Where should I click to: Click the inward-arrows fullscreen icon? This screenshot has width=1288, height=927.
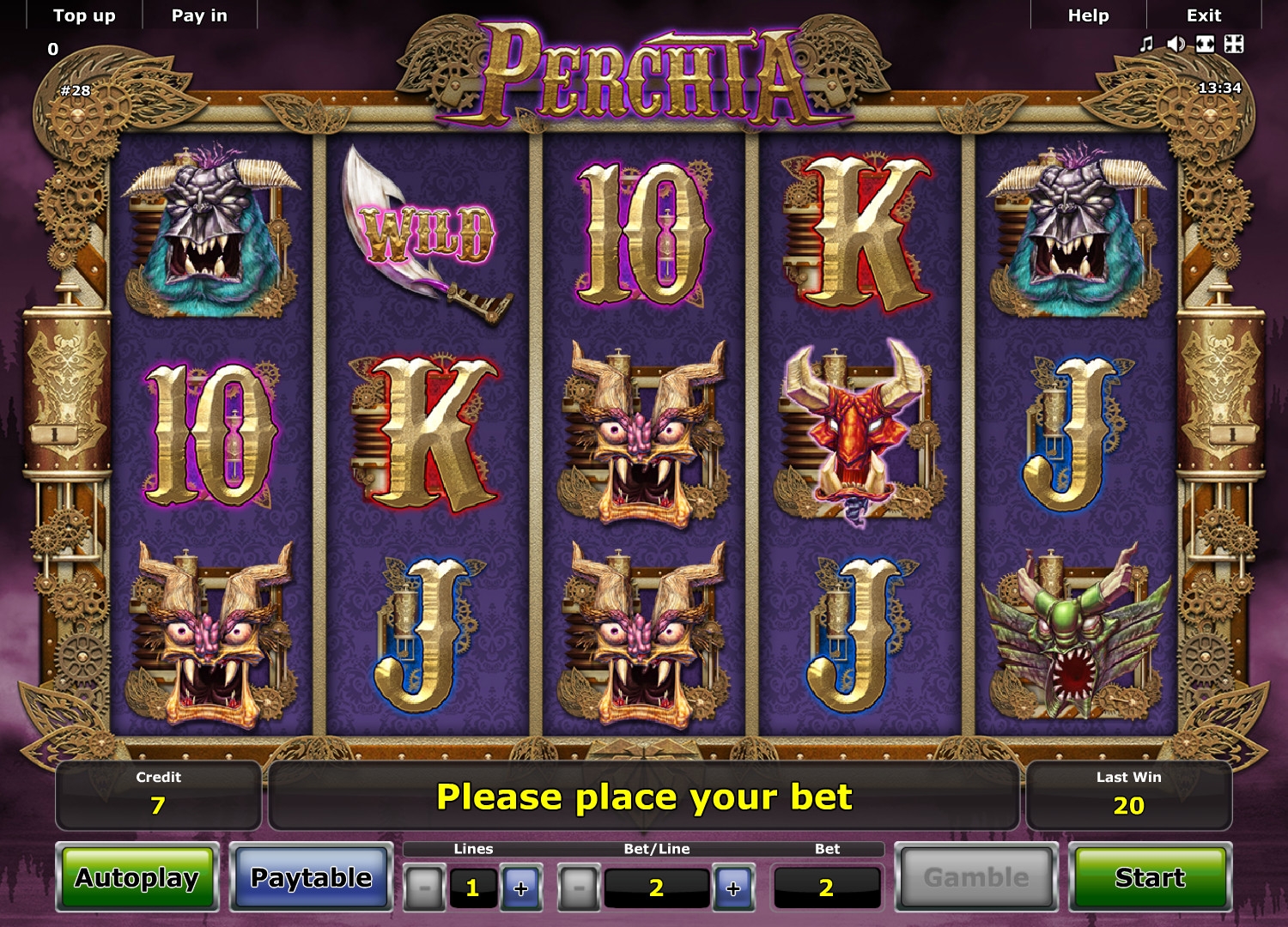(1234, 44)
